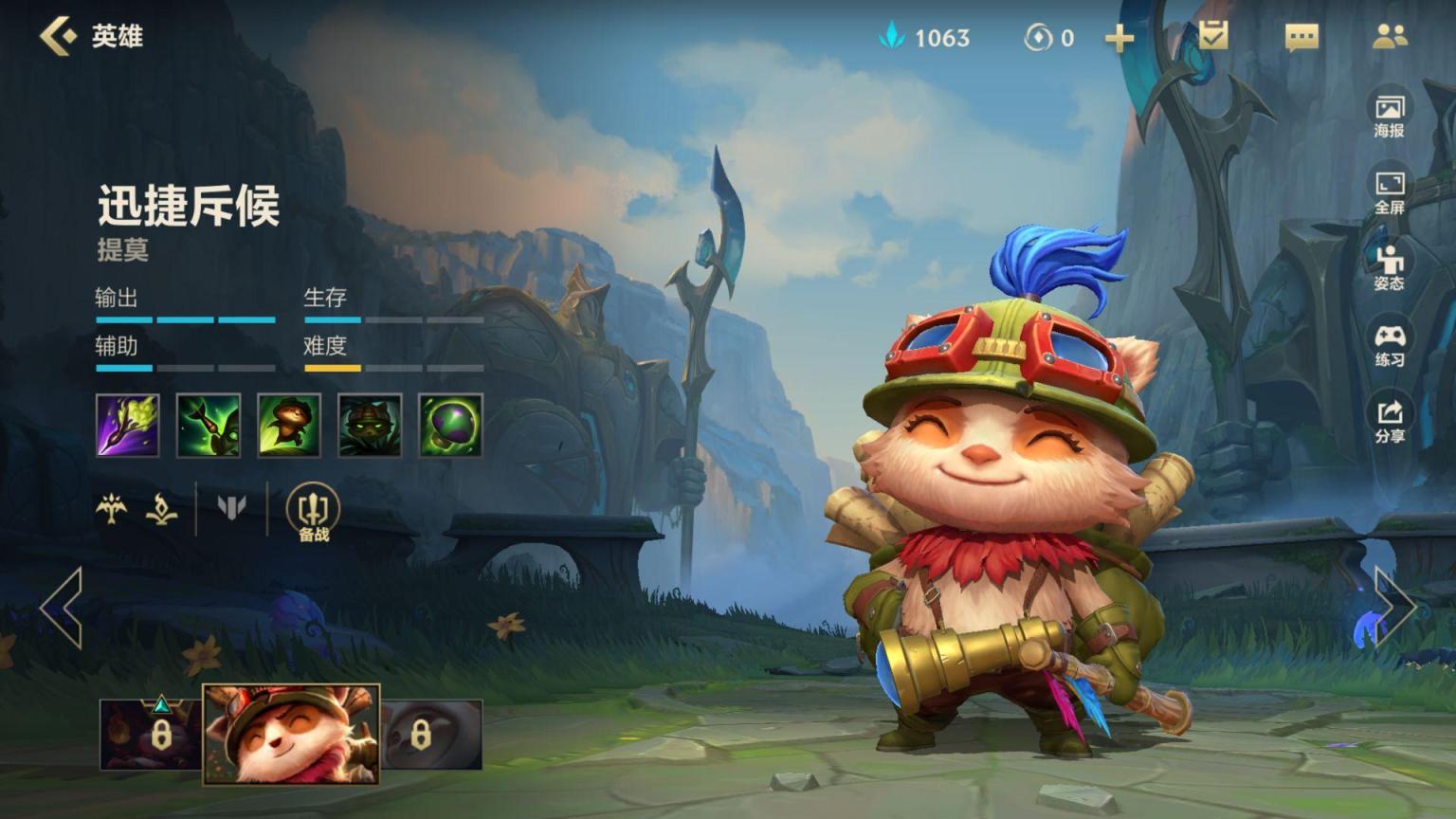Show the previous champion with left arrow
The height and width of the screenshot is (819, 1456).
(x=63, y=608)
